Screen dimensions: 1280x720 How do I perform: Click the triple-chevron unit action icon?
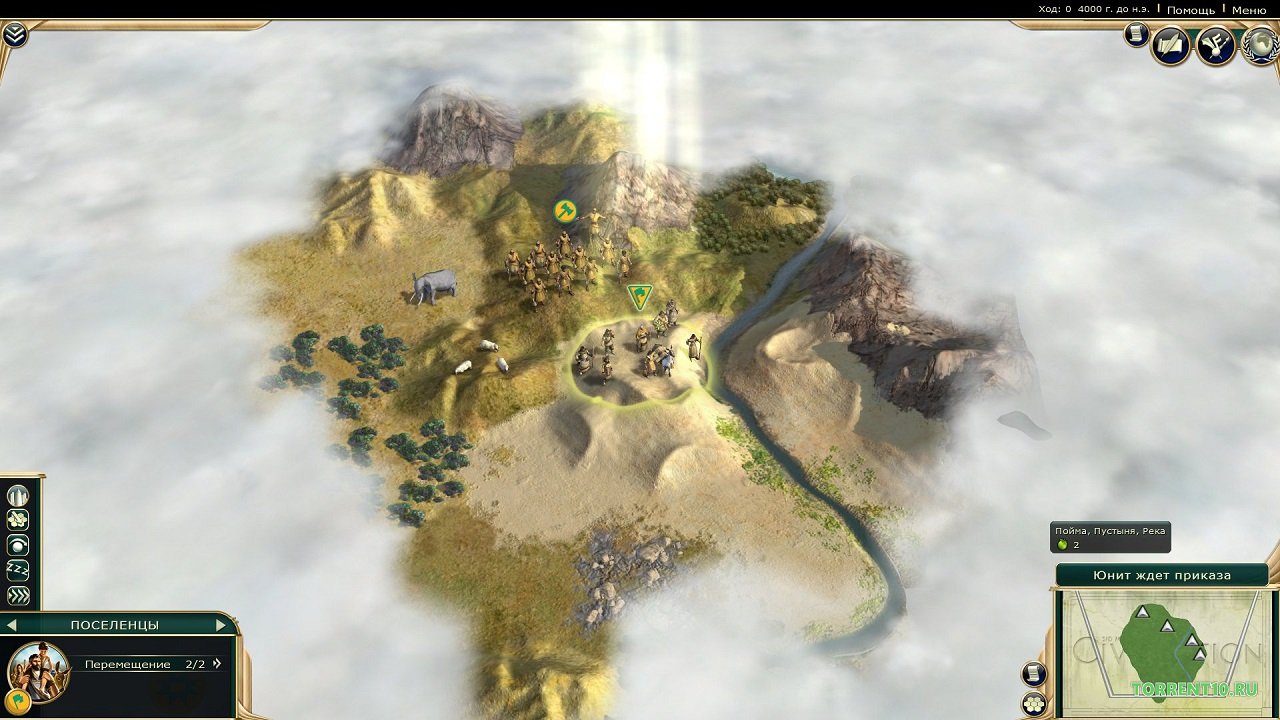[18, 596]
